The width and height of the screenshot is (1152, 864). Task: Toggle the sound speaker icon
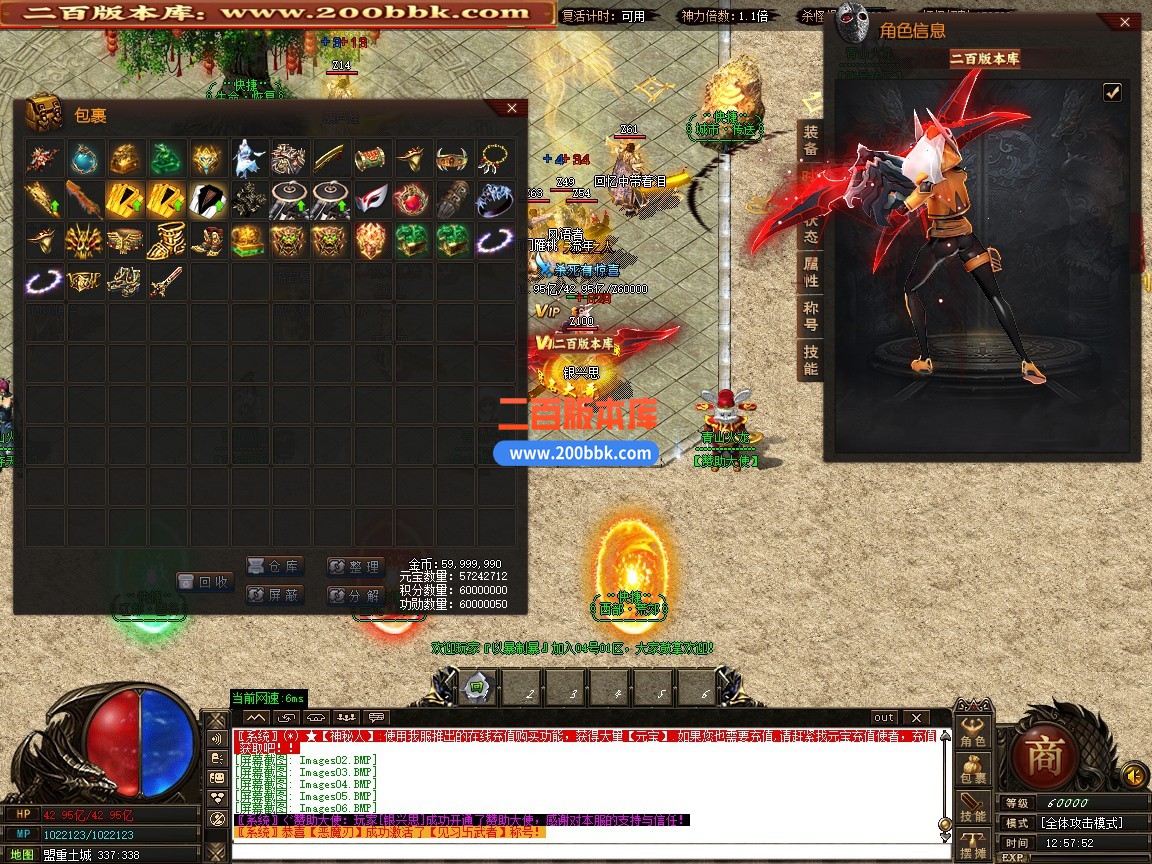[x=1134, y=775]
